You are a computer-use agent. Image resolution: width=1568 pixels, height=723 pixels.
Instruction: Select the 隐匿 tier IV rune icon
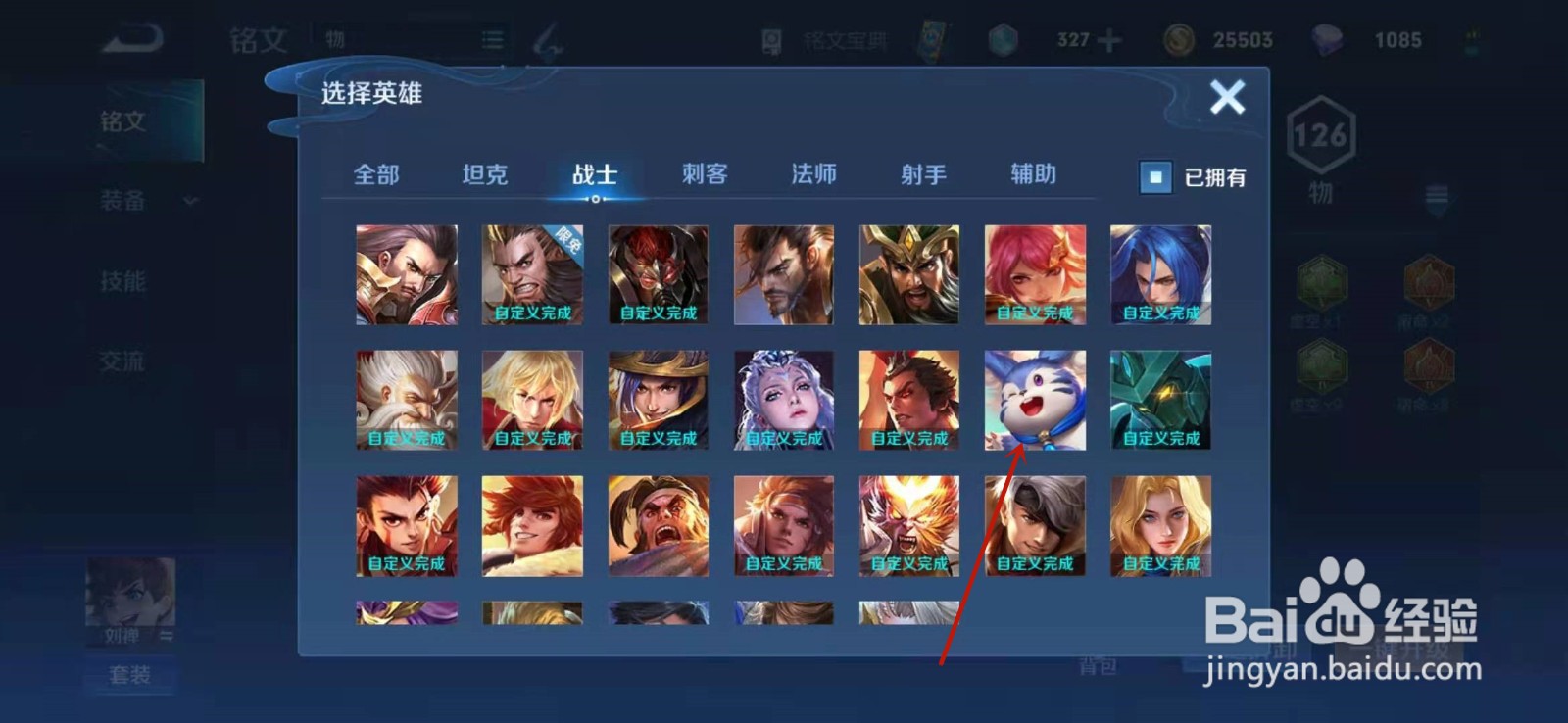click(1429, 364)
